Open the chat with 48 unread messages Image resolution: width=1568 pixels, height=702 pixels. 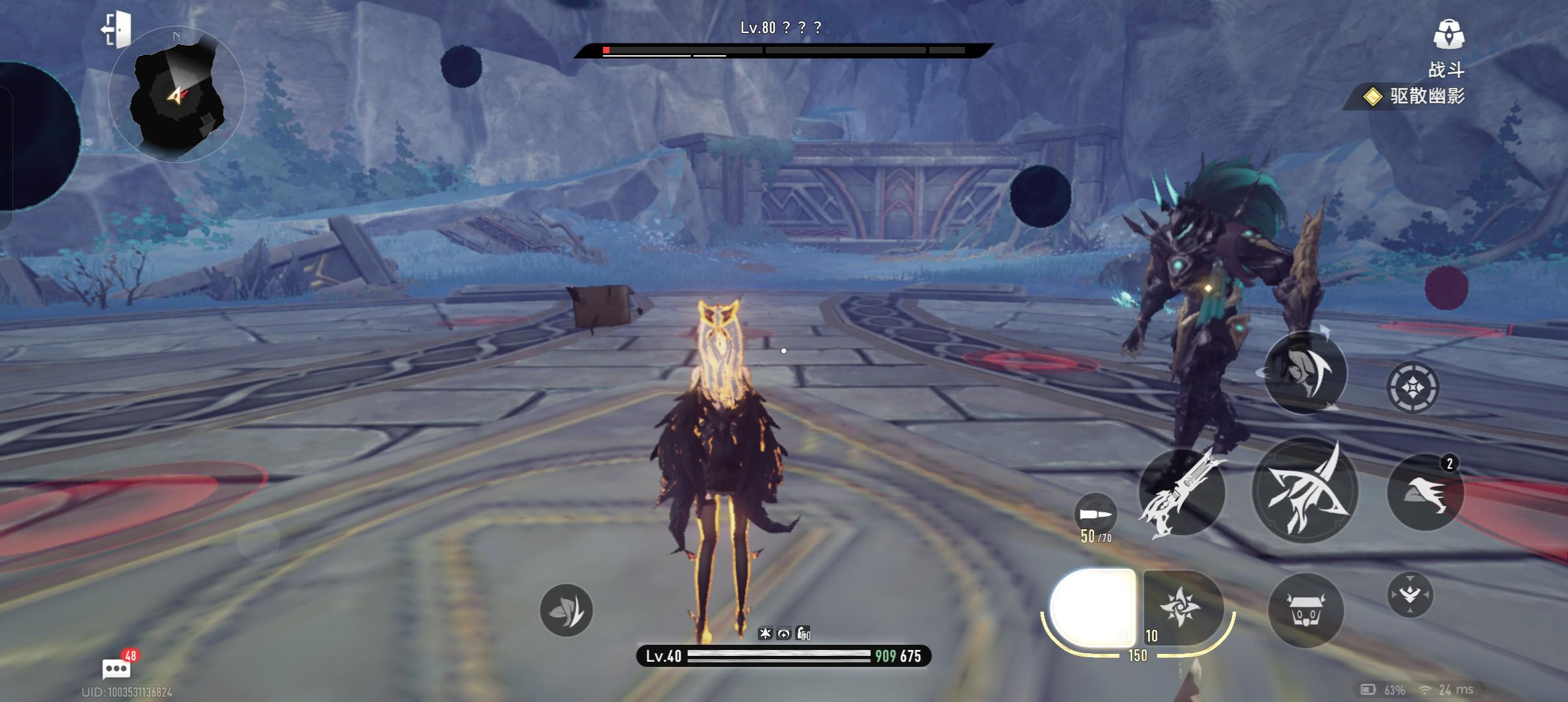click(117, 668)
